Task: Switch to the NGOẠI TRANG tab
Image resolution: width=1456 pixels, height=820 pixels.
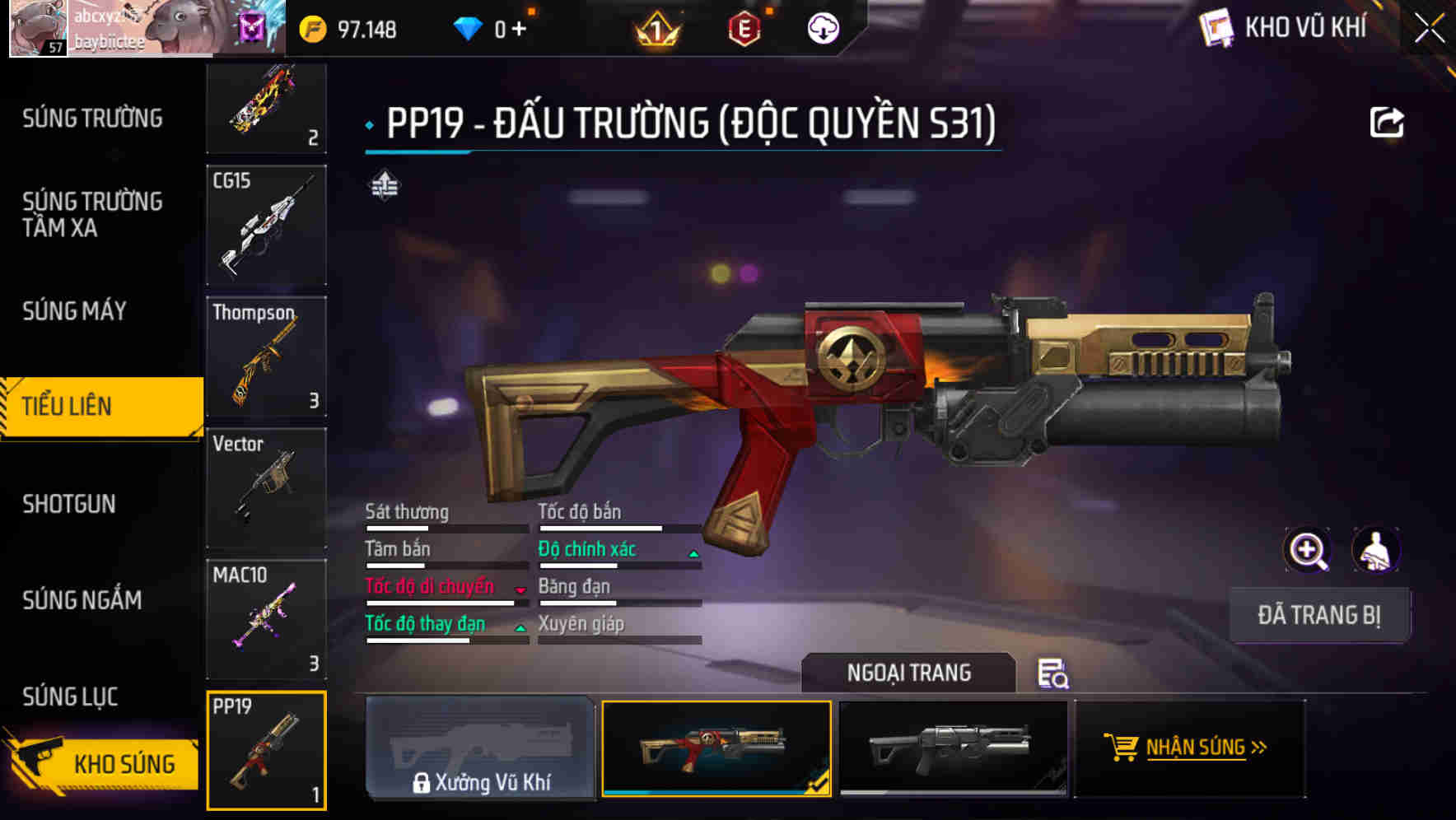Action: pyautogui.click(x=909, y=672)
